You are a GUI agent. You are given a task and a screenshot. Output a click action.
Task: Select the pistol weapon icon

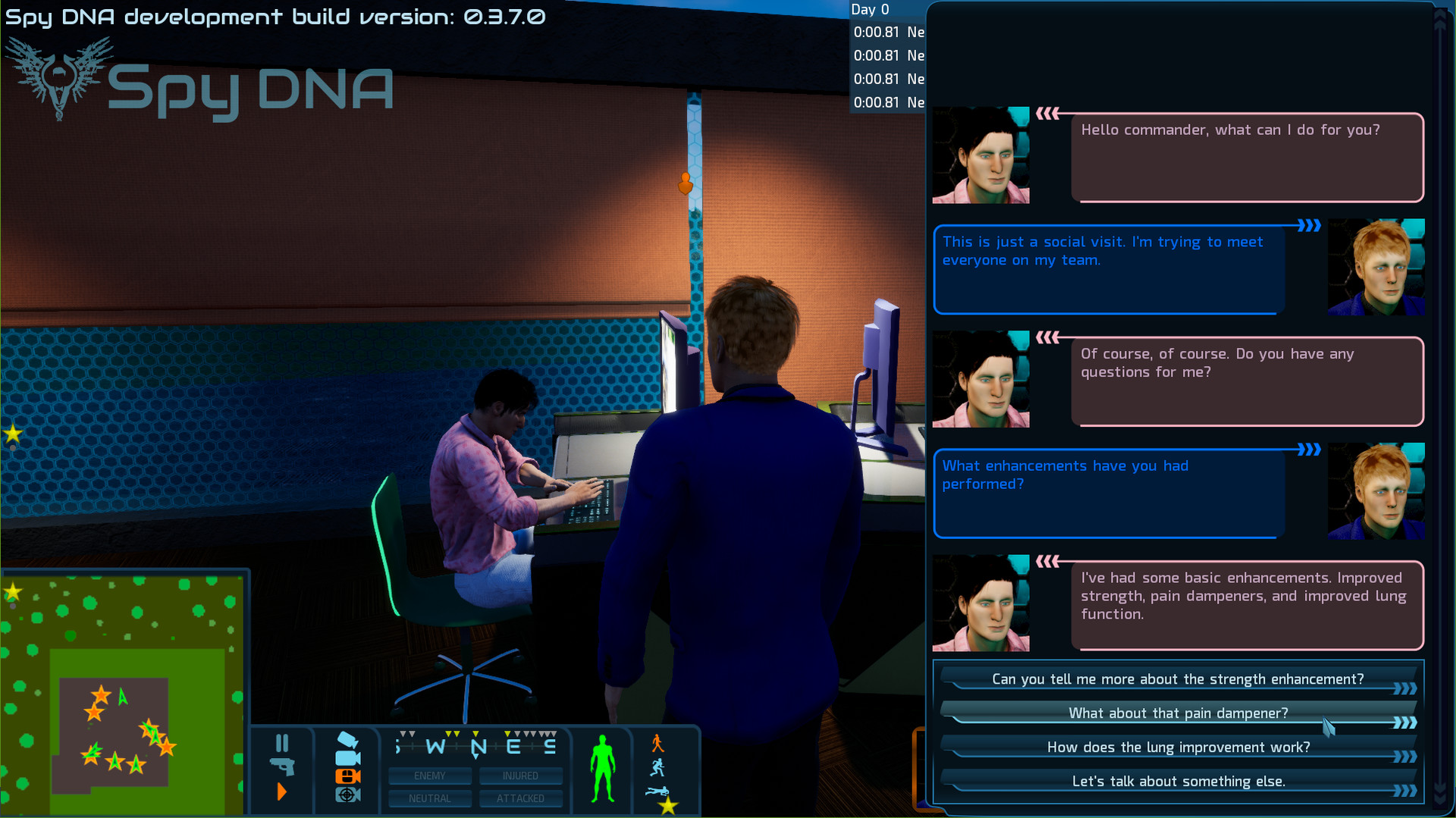tap(283, 766)
